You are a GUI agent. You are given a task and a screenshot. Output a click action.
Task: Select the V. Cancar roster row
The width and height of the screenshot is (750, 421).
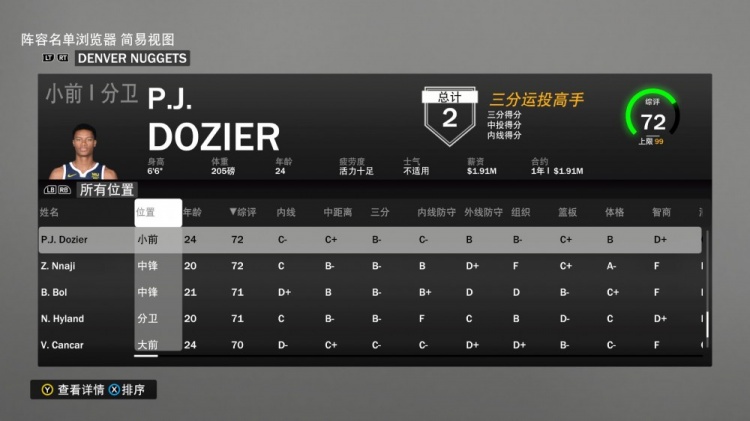tap(370, 345)
